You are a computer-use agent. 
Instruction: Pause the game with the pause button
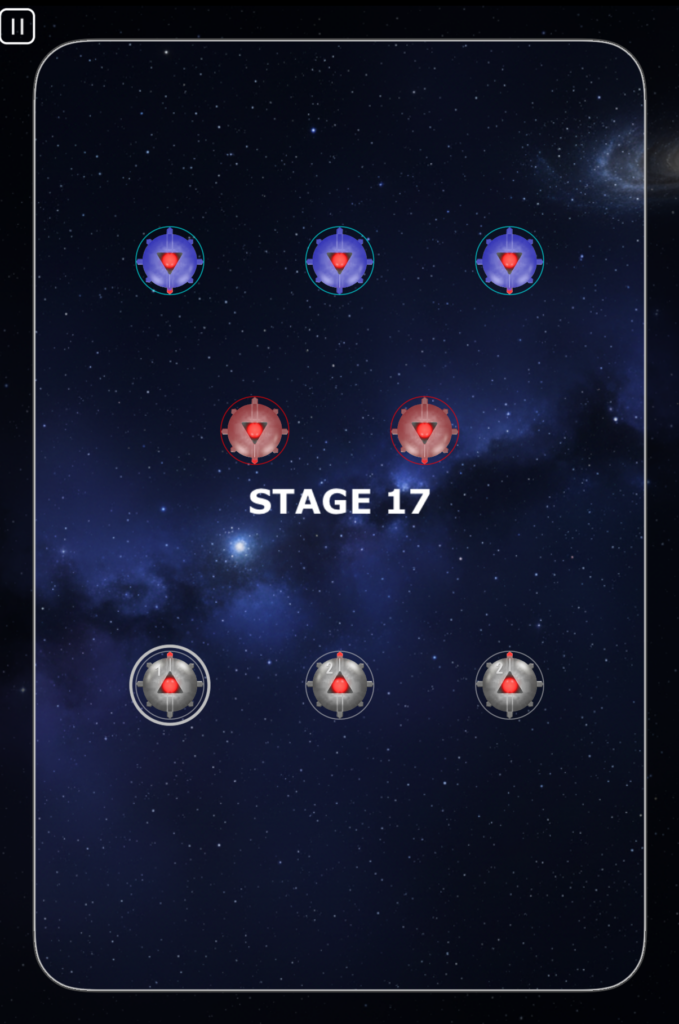18,27
